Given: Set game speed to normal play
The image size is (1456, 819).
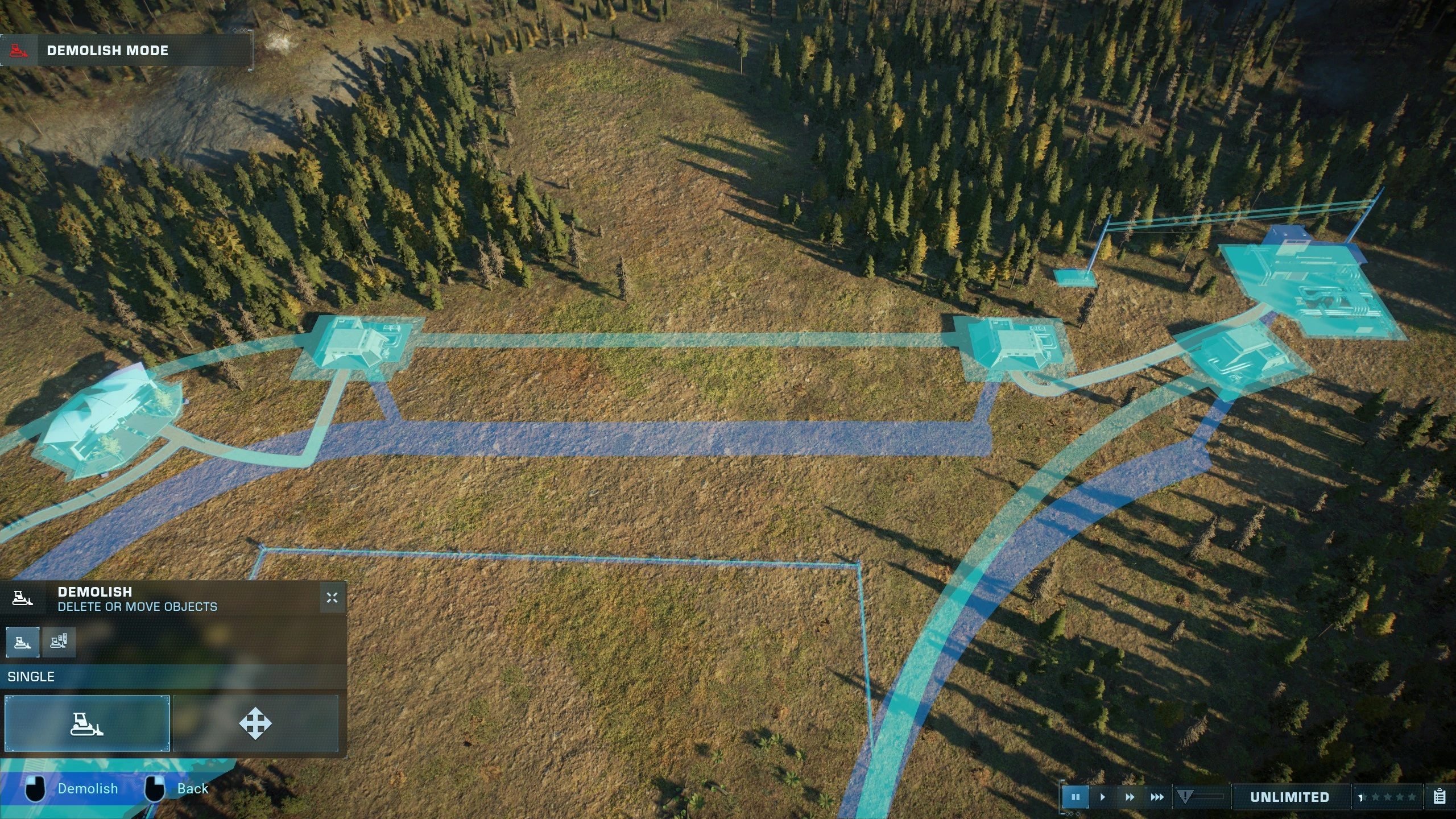Looking at the screenshot, I should pyautogui.click(x=1103, y=797).
